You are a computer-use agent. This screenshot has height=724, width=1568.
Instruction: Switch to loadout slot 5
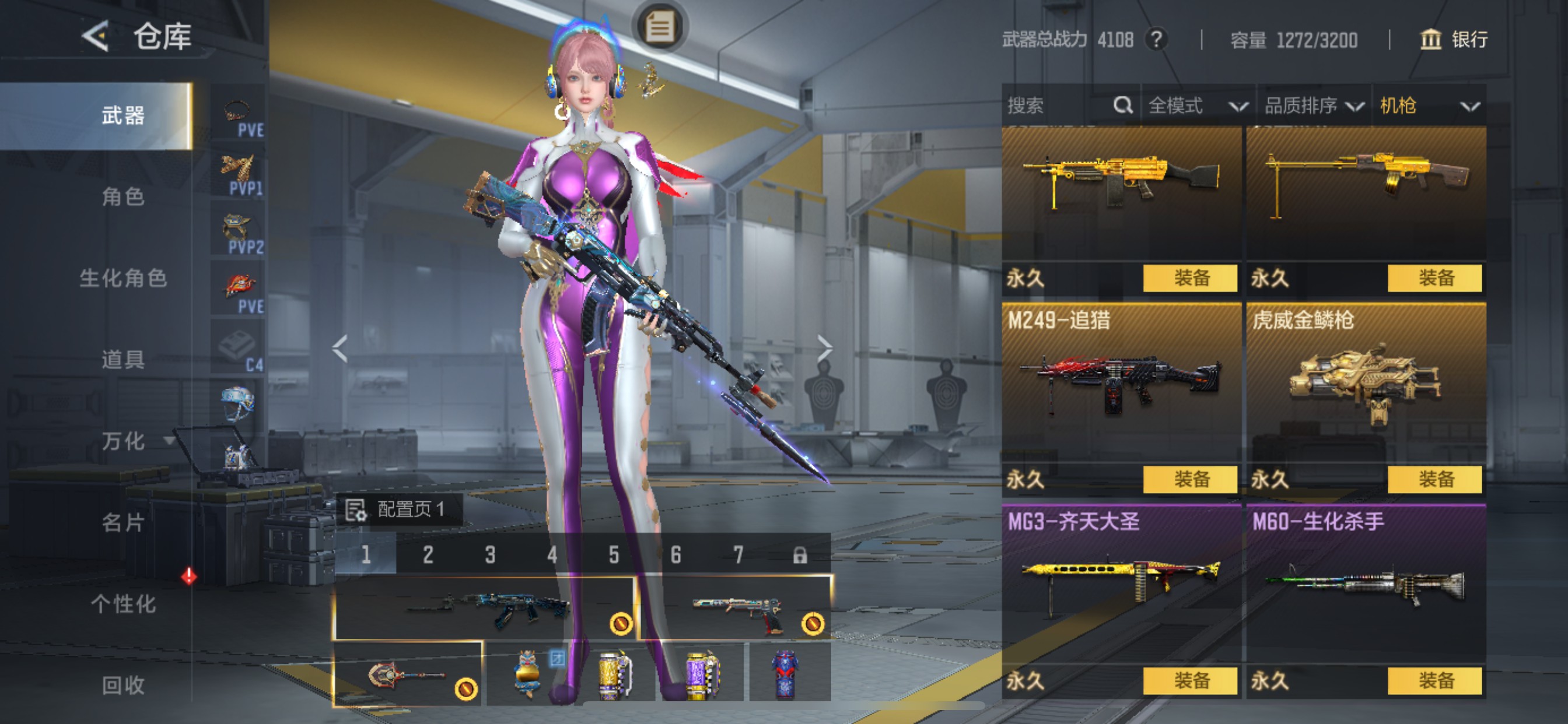[x=613, y=556]
